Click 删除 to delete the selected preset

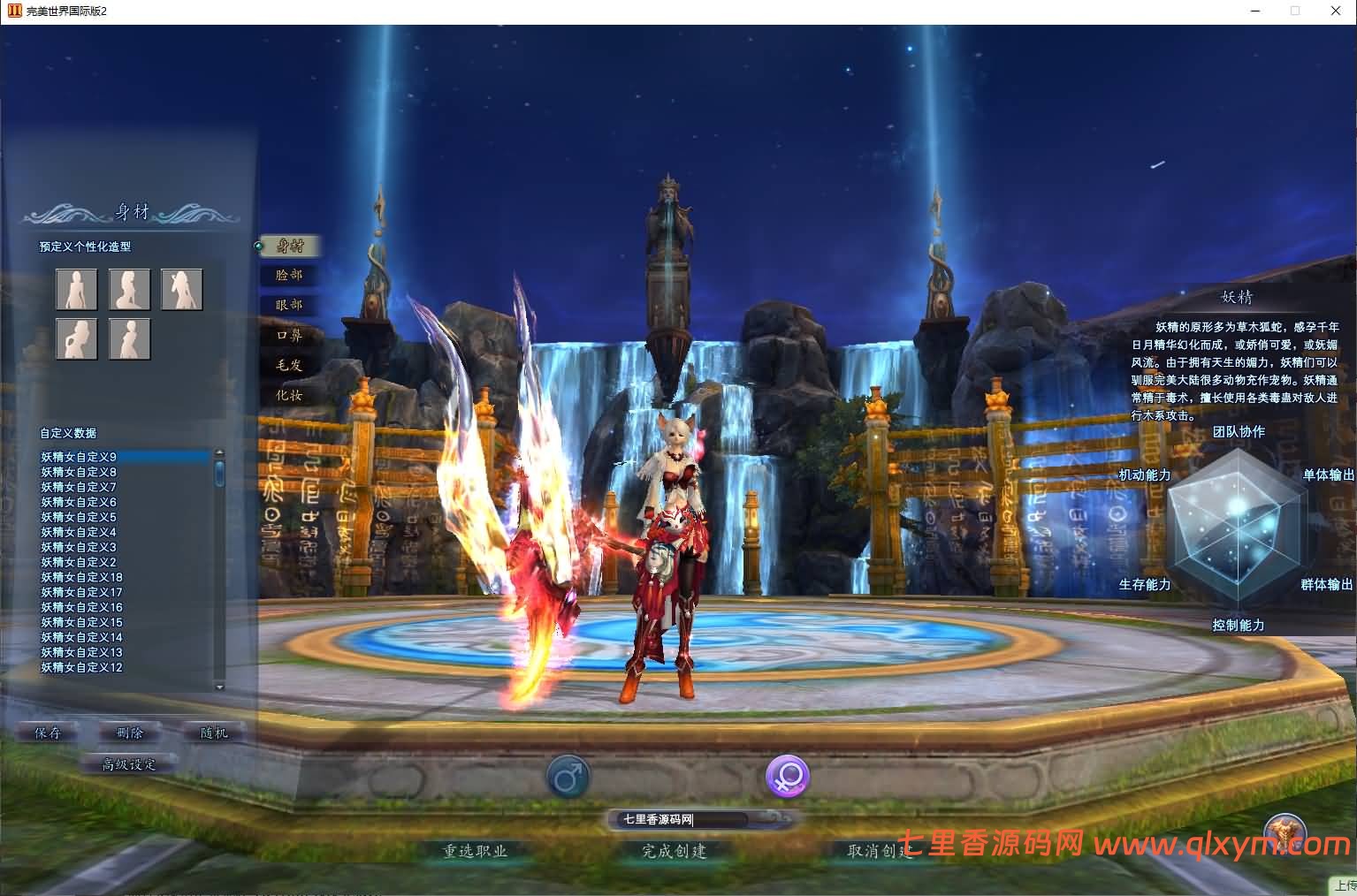pos(128,733)
